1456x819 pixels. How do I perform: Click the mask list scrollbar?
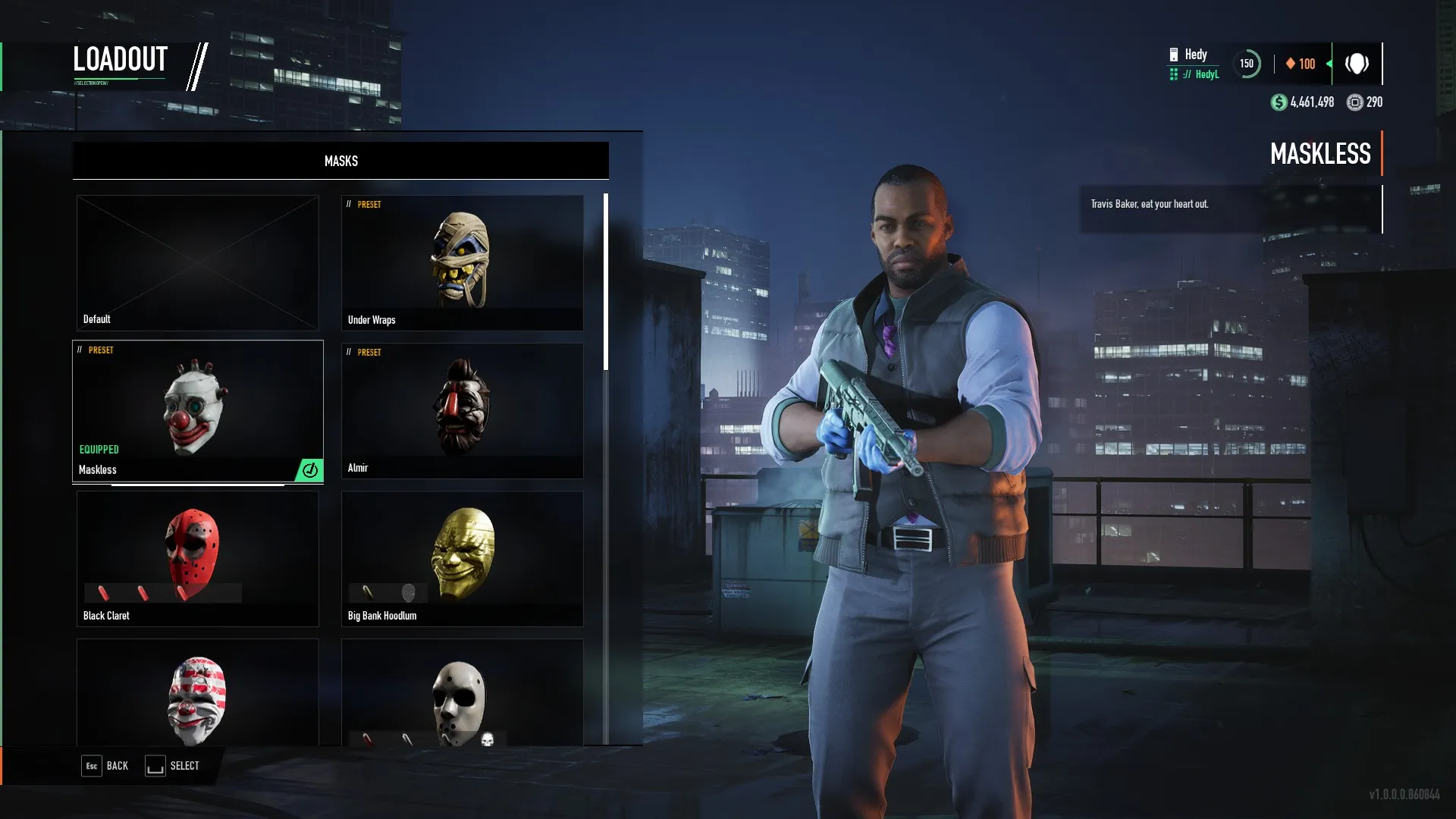click(605, 282)
